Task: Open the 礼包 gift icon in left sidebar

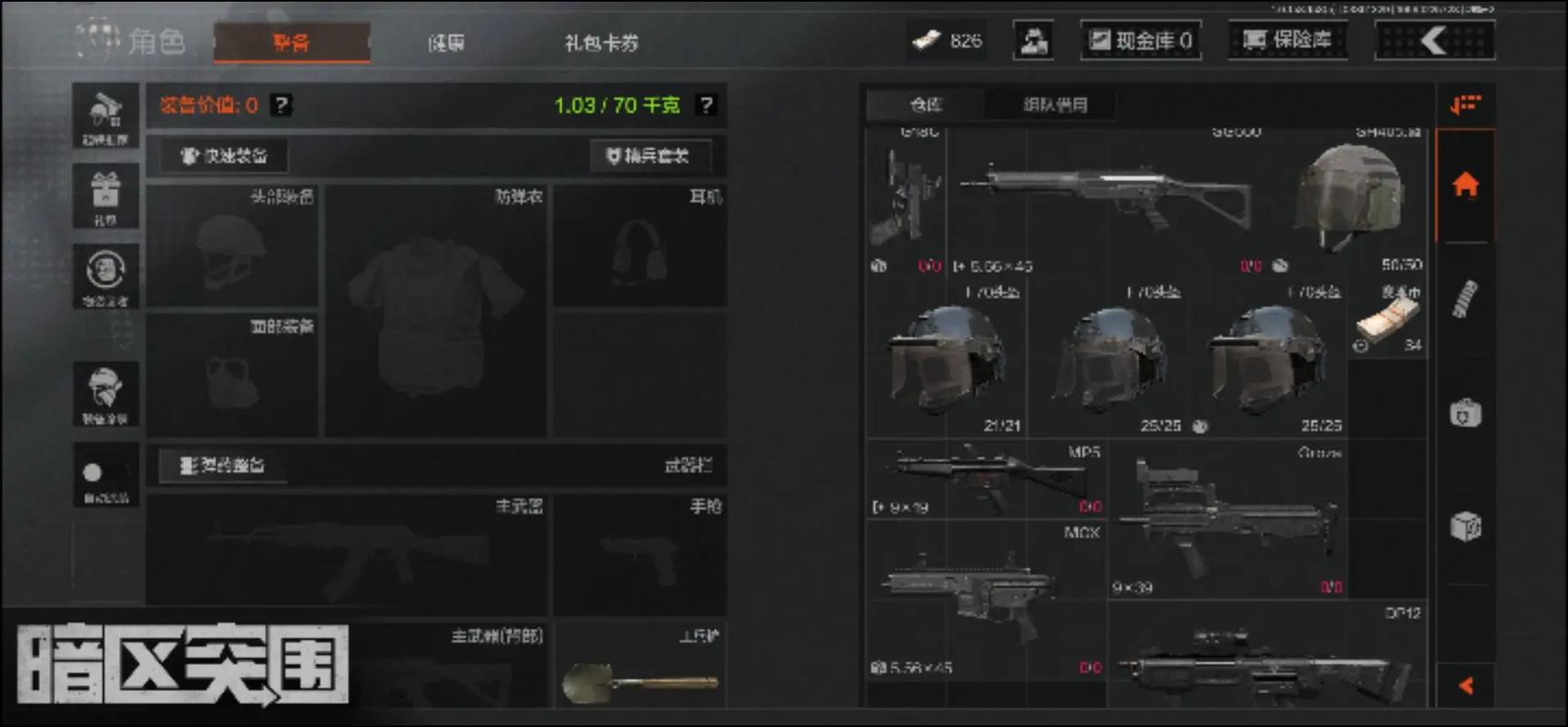Action: coord(105,195)
